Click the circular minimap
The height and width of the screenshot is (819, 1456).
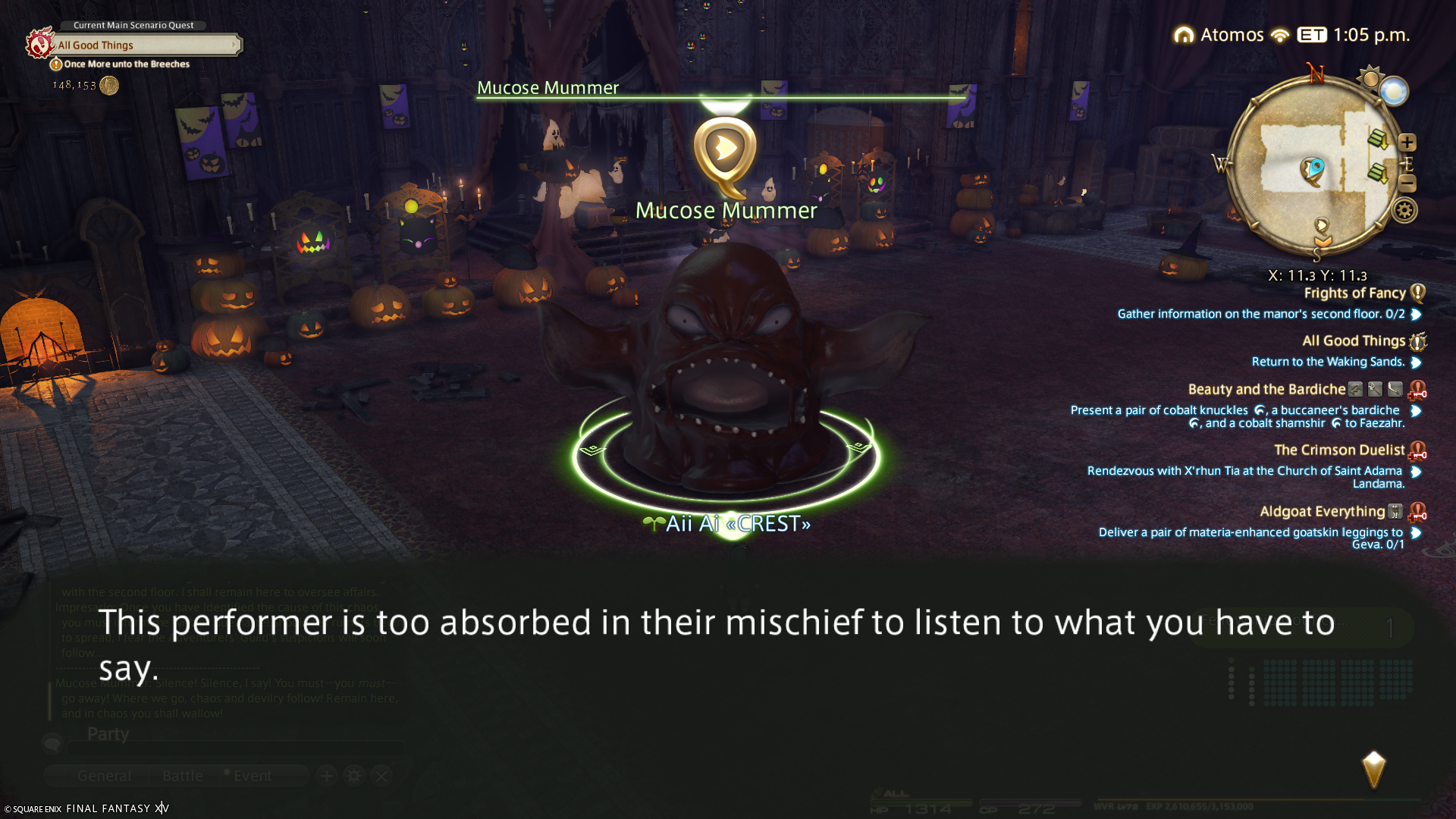[x=1312, y=167]
